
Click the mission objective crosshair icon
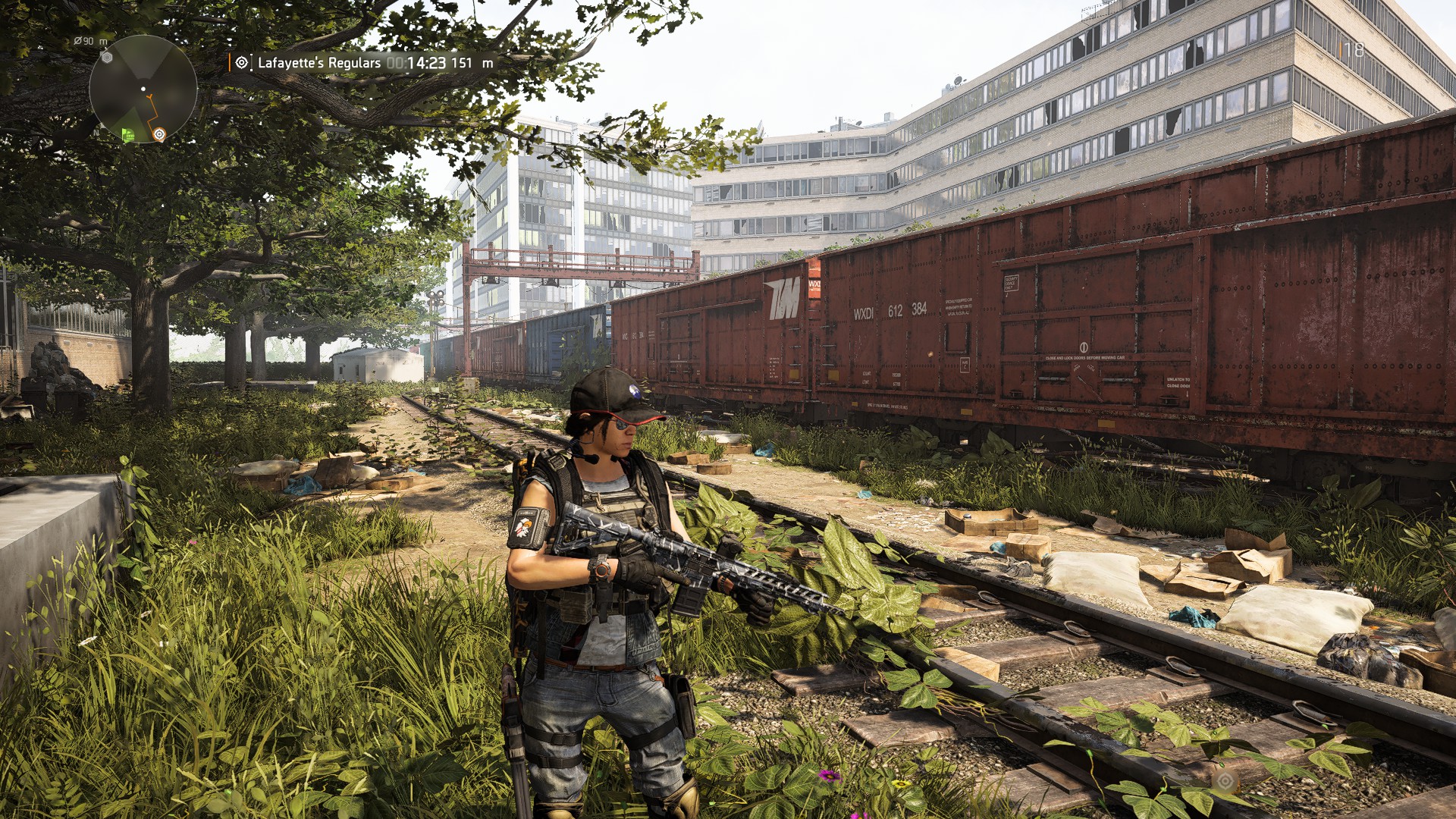241,62
